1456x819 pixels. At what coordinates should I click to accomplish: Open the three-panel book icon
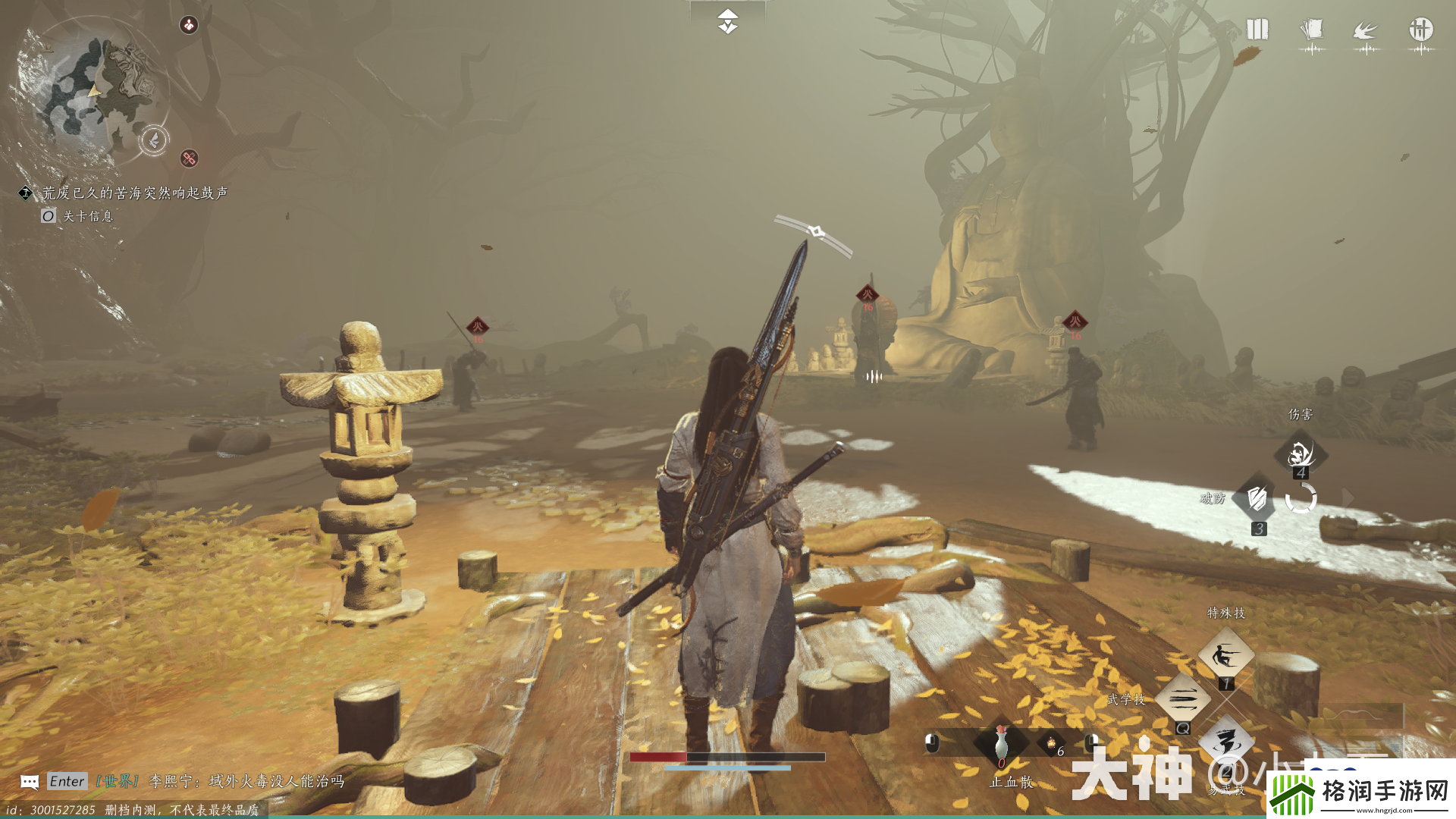click(x=1257, y=30)
